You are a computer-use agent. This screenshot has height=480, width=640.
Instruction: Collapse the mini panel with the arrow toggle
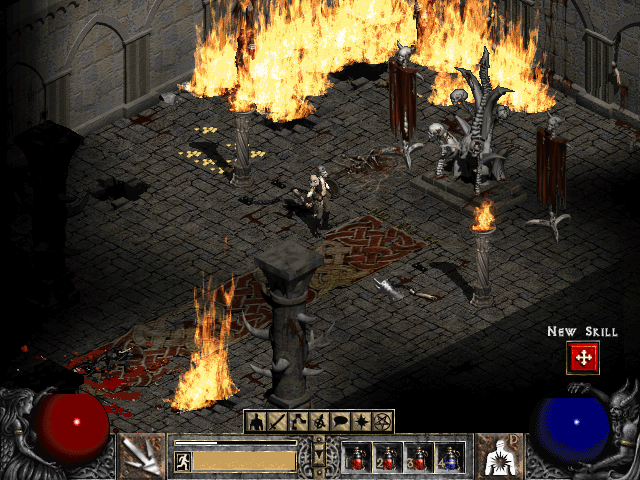319,456
